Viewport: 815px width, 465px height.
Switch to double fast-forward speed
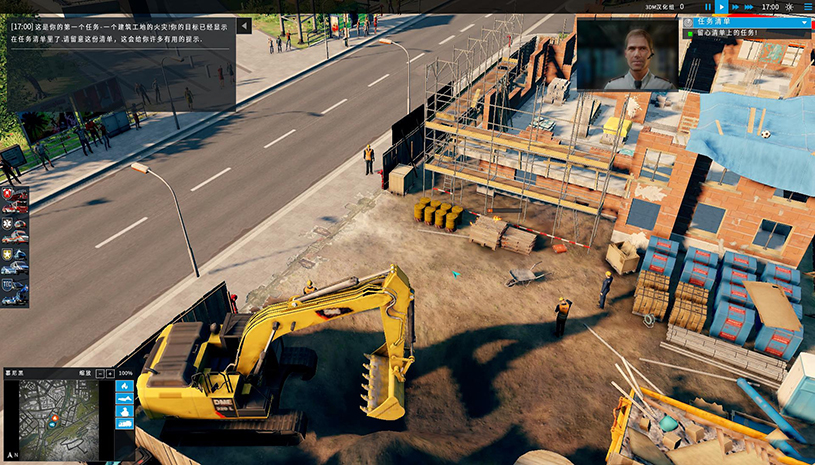(x=735, y=7)
